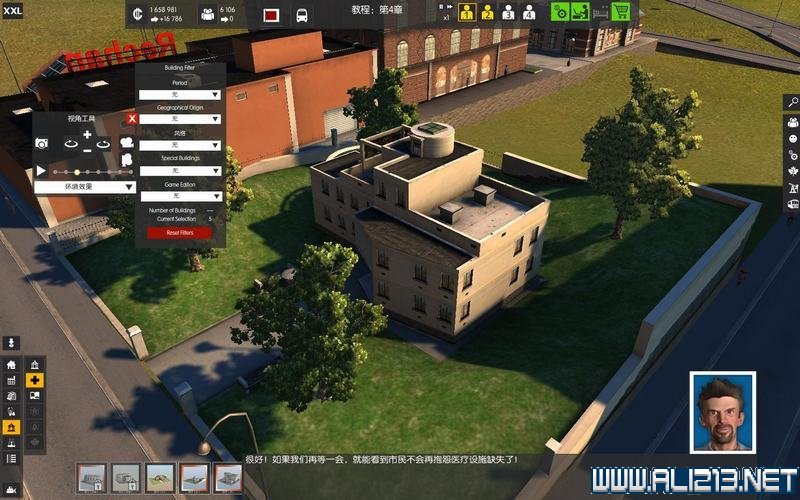Image resolution: width=800 pixels, height=500 pixels.
Task: Zoom in with the view tool plus
Action: click(x=87, y=134)
